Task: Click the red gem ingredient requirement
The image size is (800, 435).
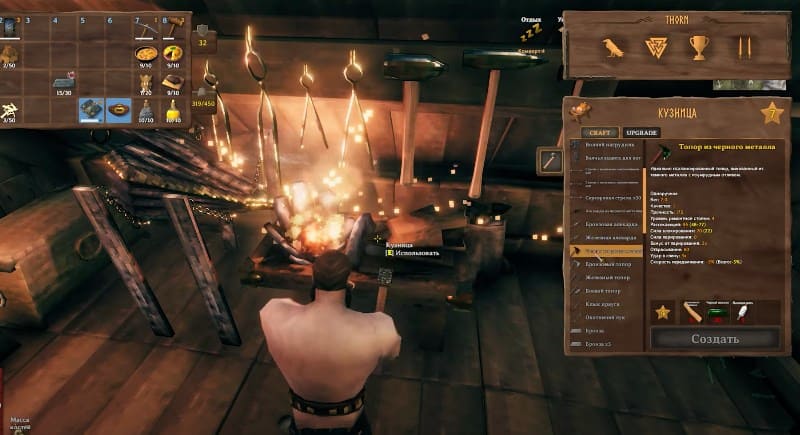Action: (x=714, y=312)
